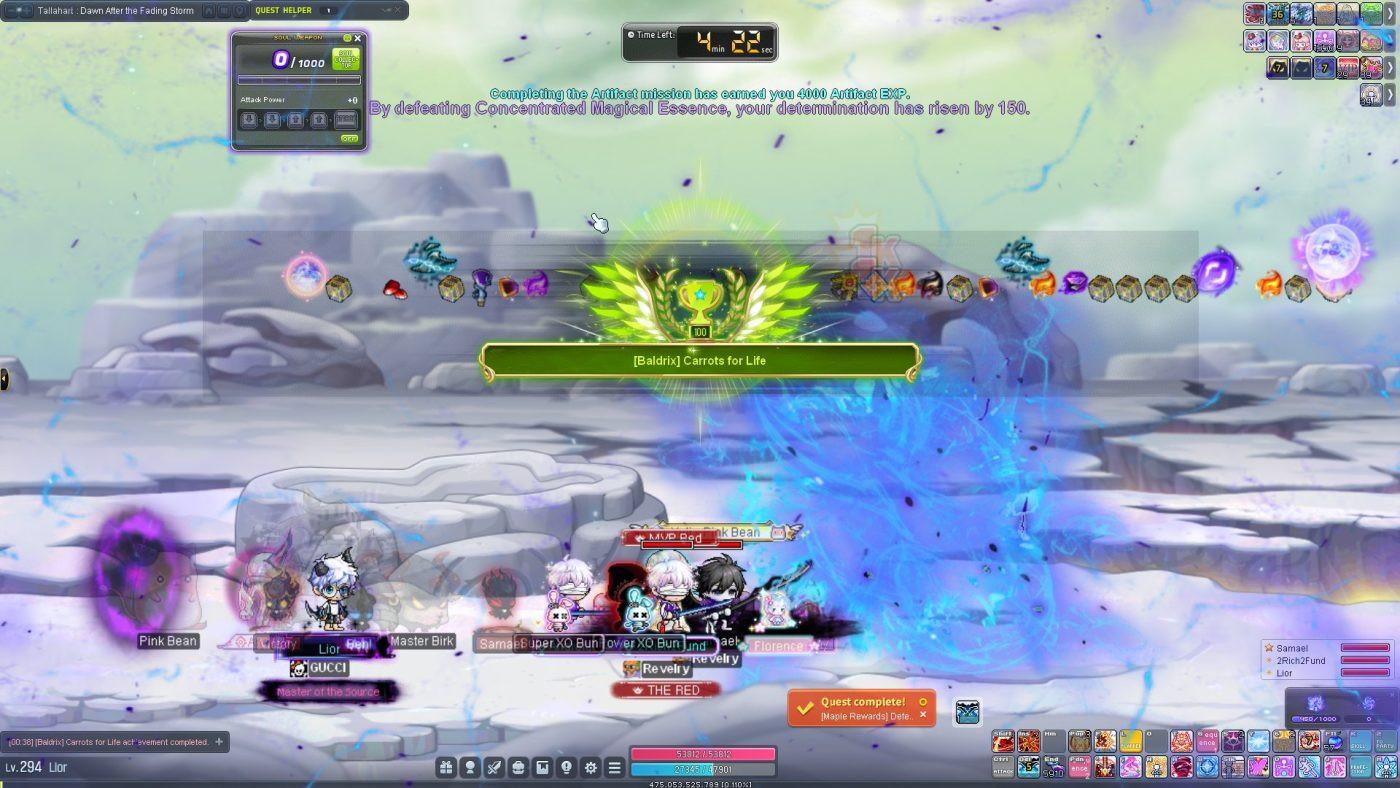Expand the chat log with plus button
This screenshot has width=1400, height=788.
219,742
